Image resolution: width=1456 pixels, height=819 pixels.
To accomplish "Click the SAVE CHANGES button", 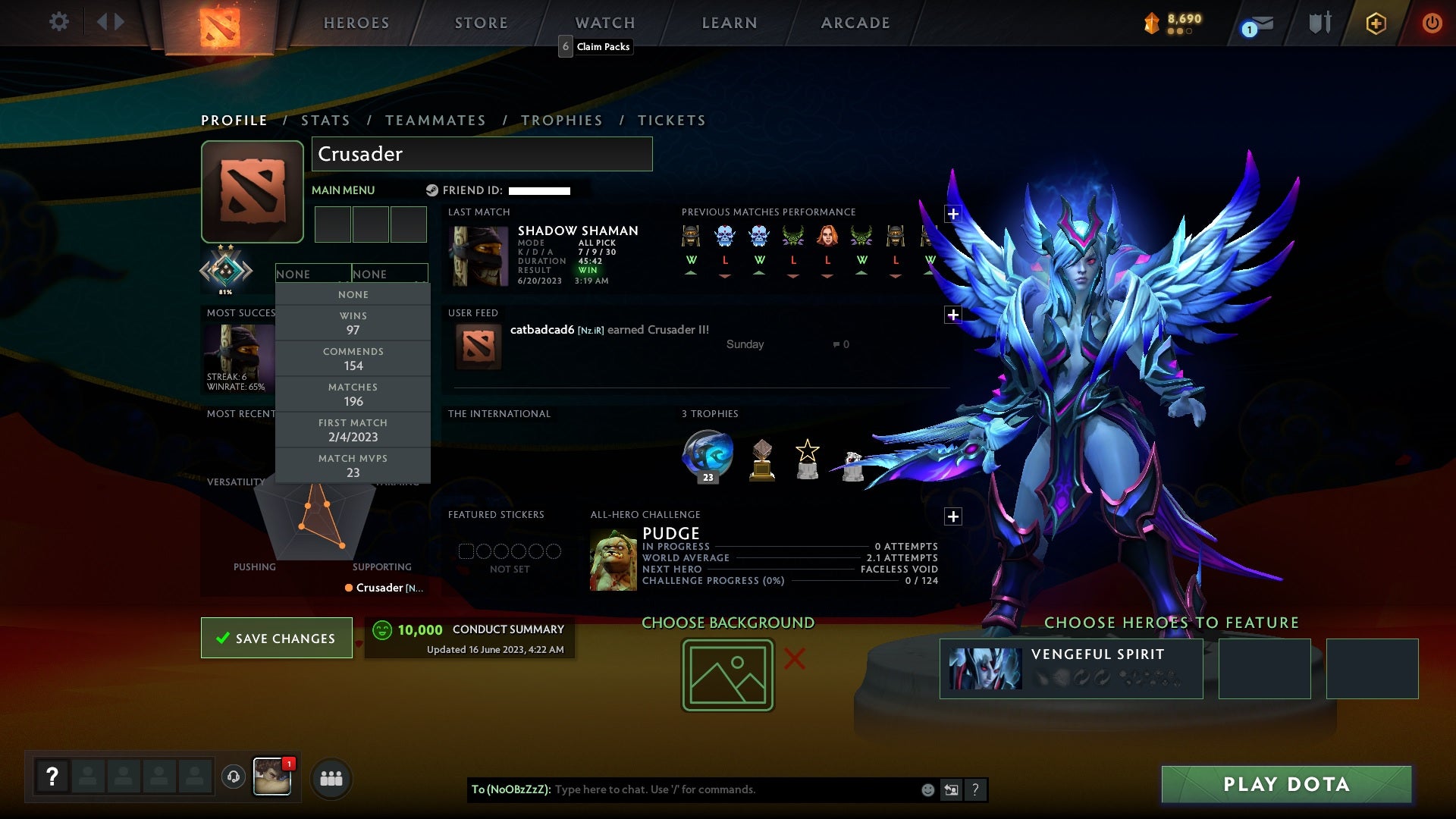I will [x=276, y=638].
